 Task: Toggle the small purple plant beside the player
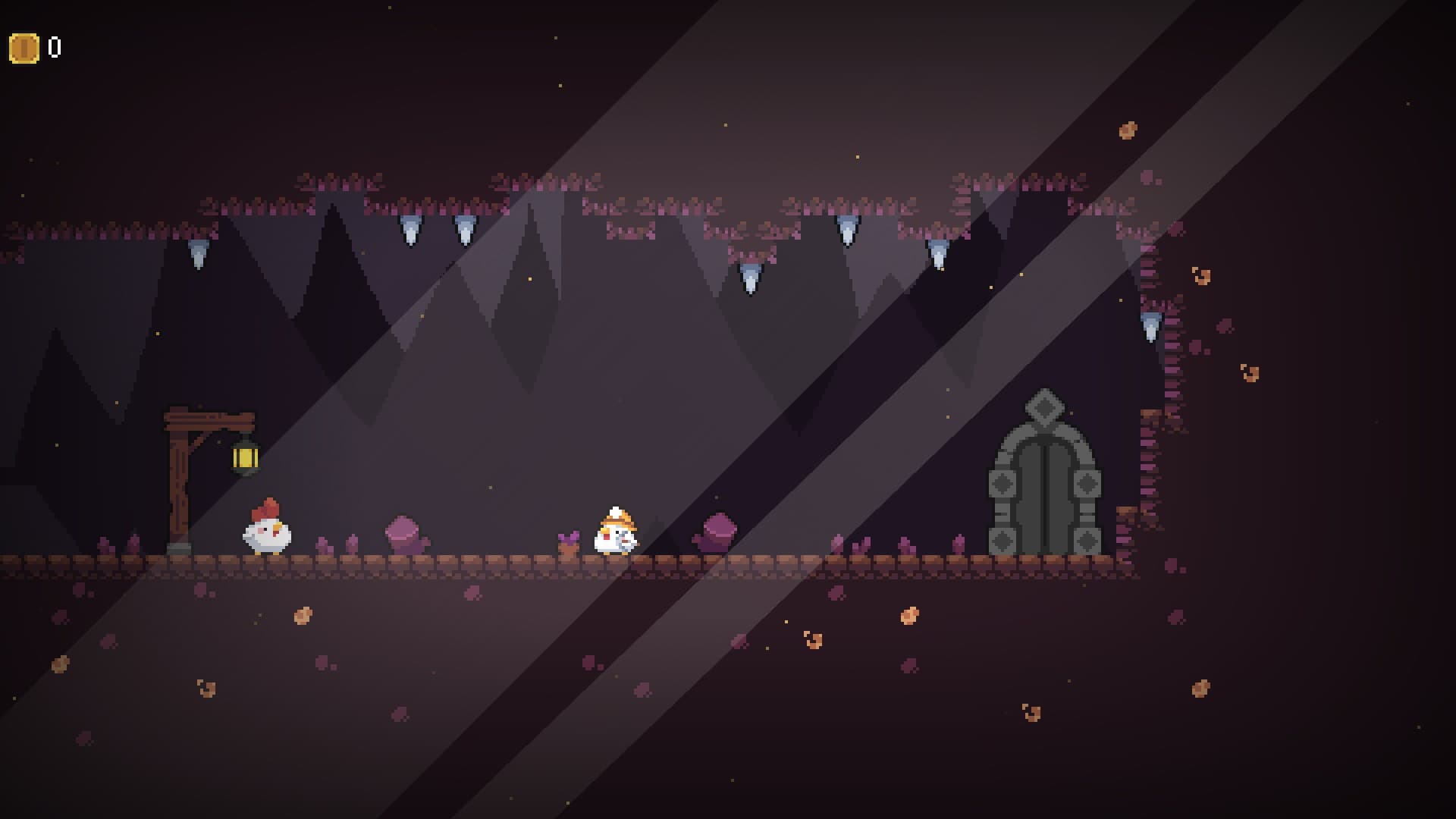pyautogui.click(x=570, y=538)
